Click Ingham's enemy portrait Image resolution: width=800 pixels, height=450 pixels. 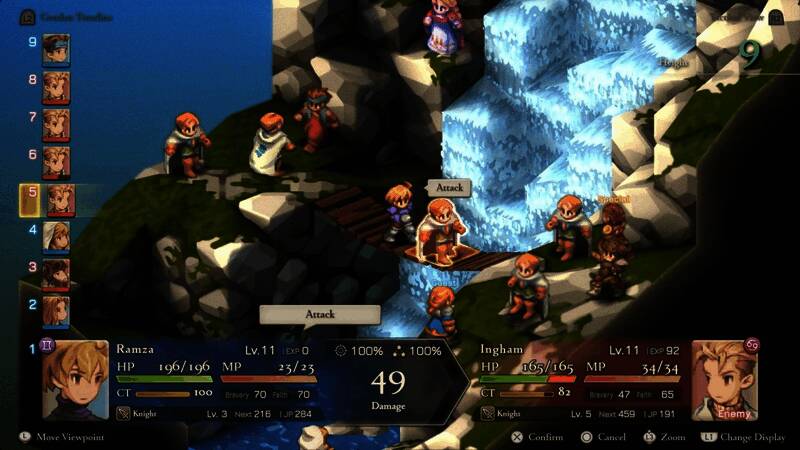[x=724, y=380]
